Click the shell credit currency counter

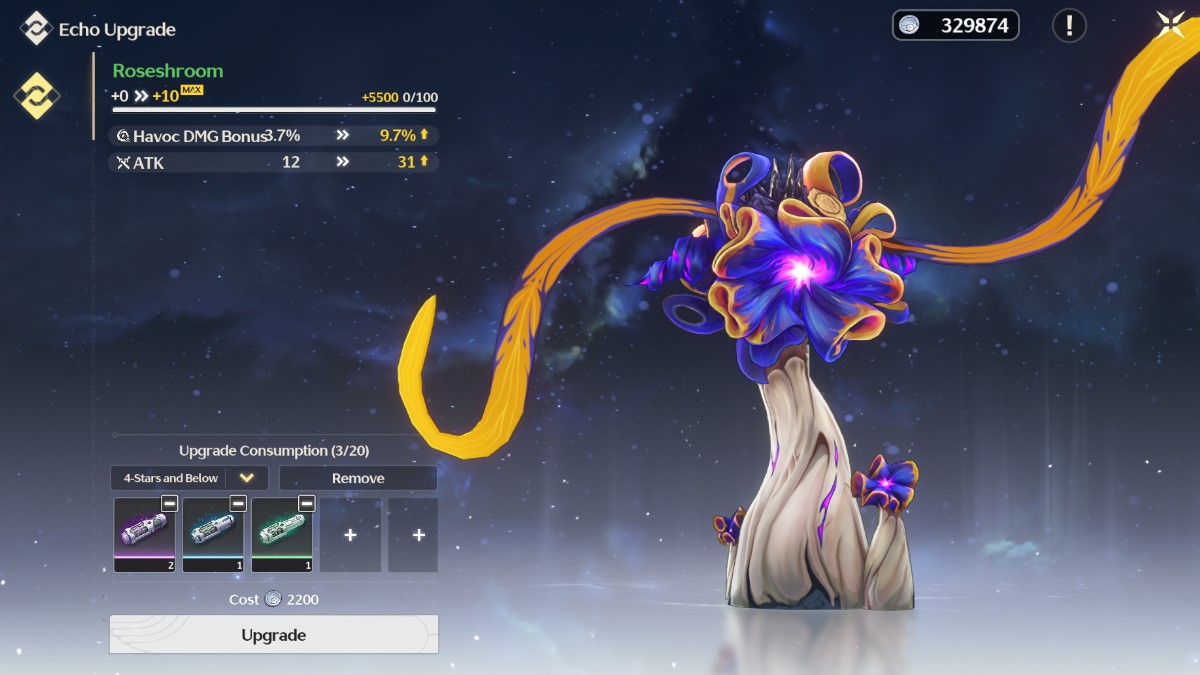tap(955, 25)
